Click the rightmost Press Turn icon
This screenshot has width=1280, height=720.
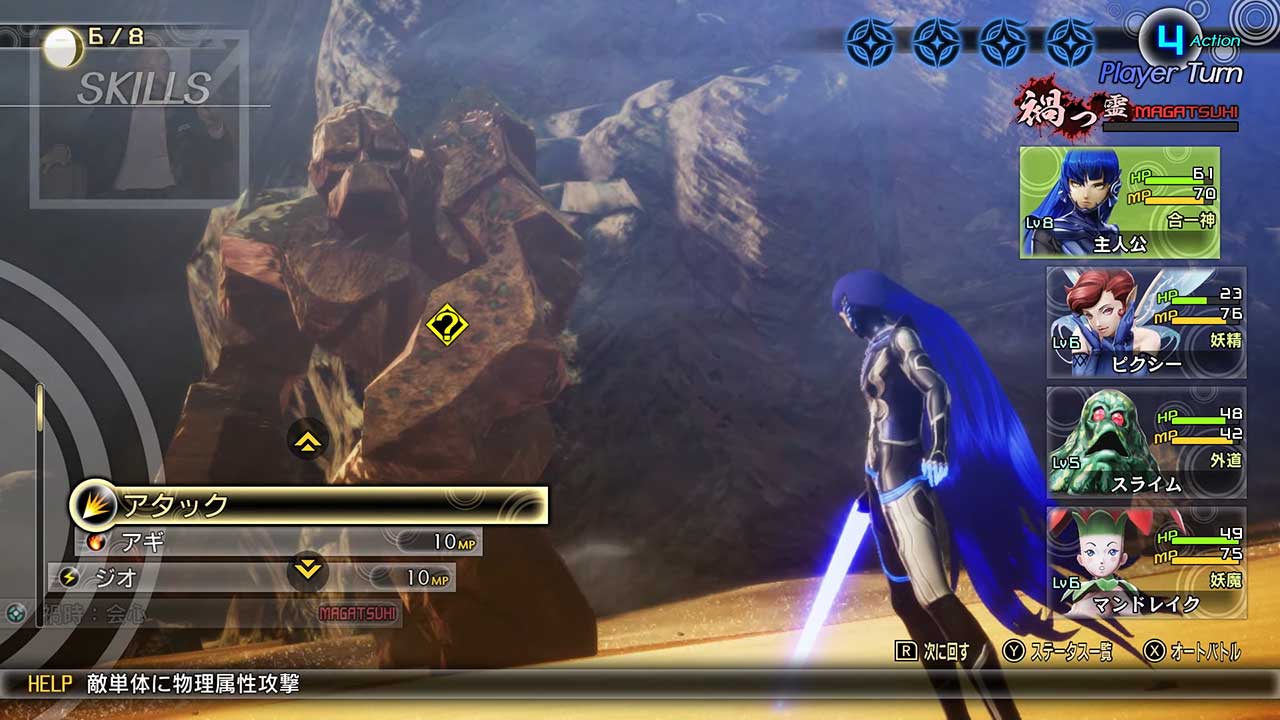pos(1073,40)
